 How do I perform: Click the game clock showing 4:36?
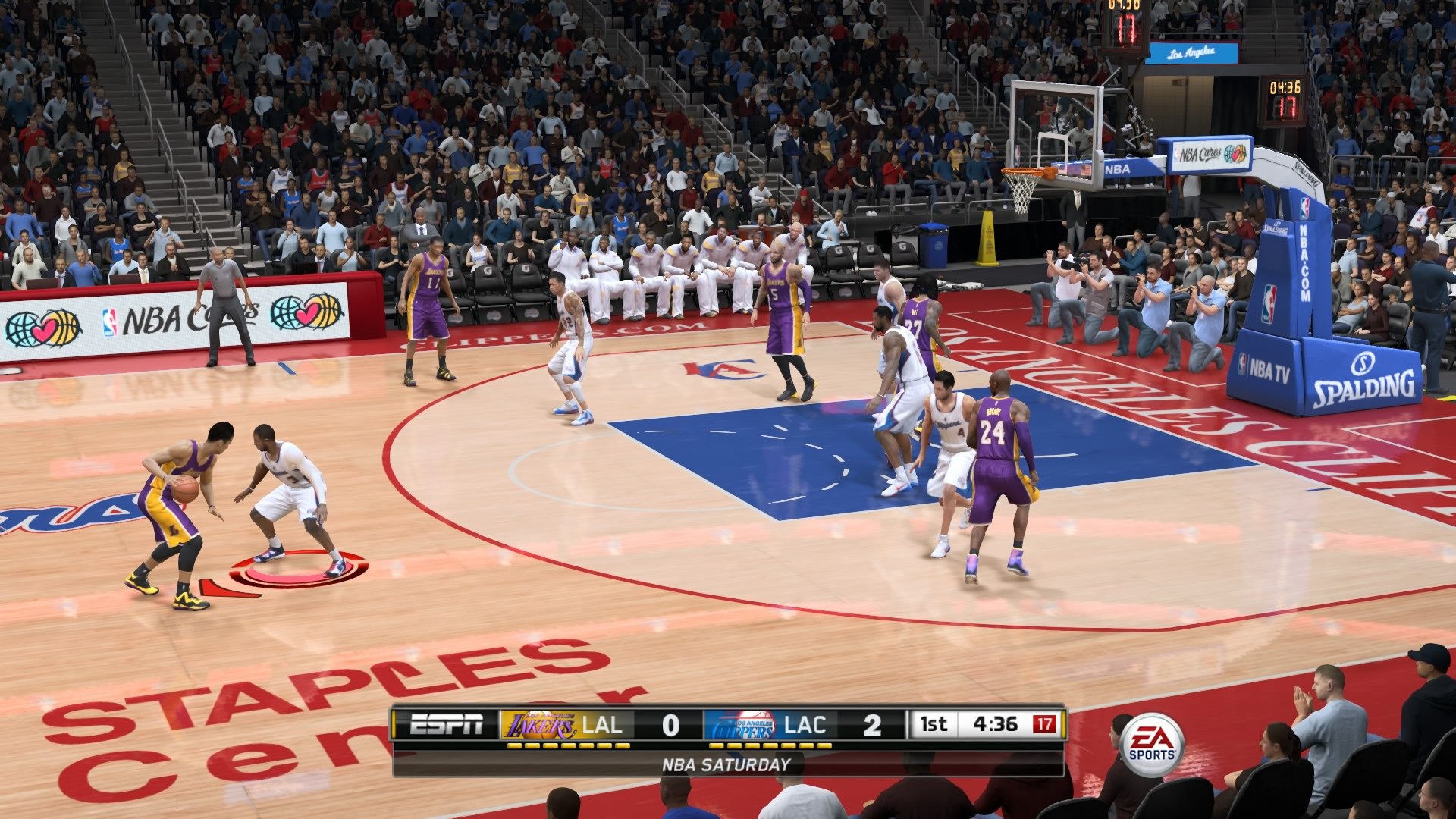997,724
